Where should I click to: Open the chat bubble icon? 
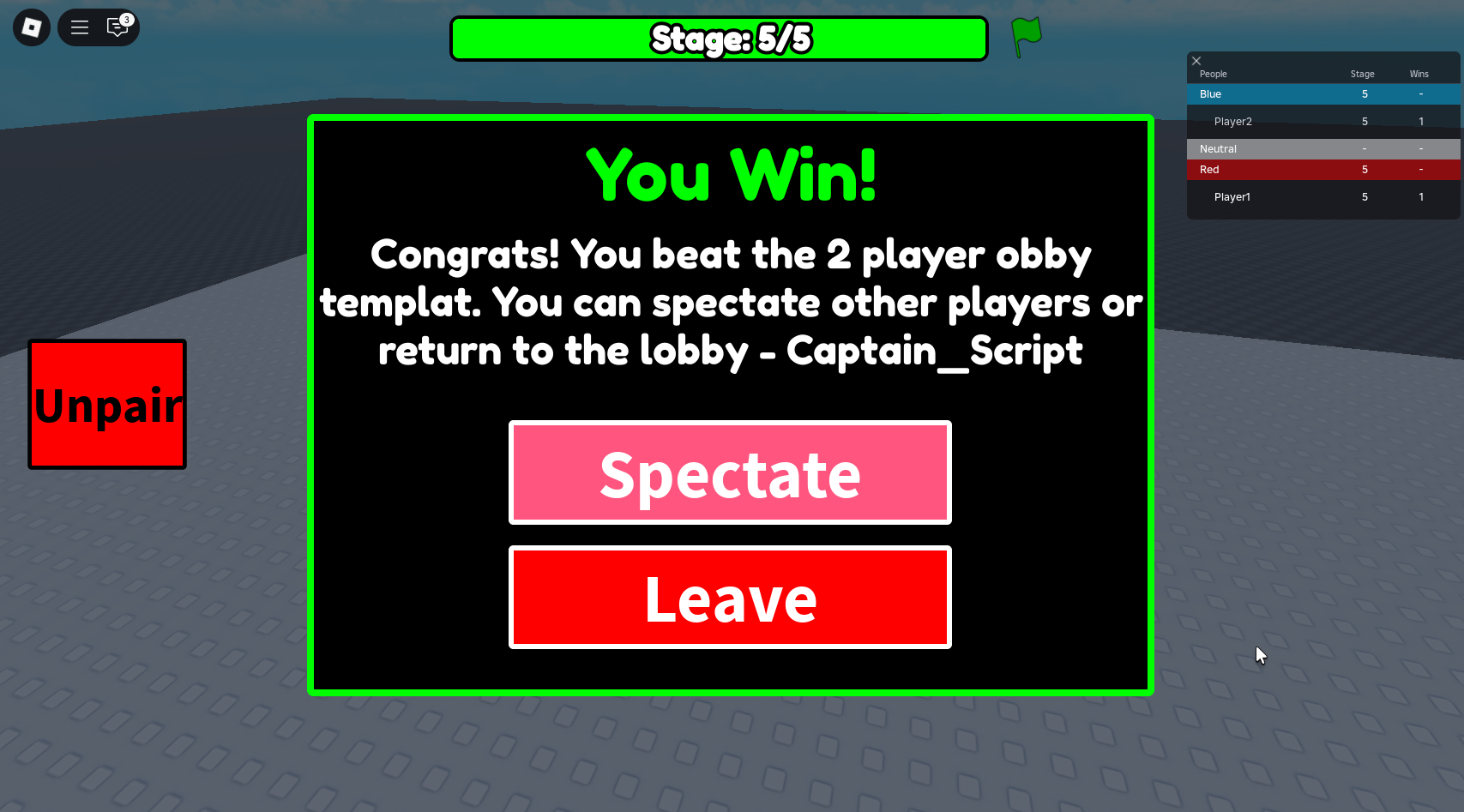point(117,28)
